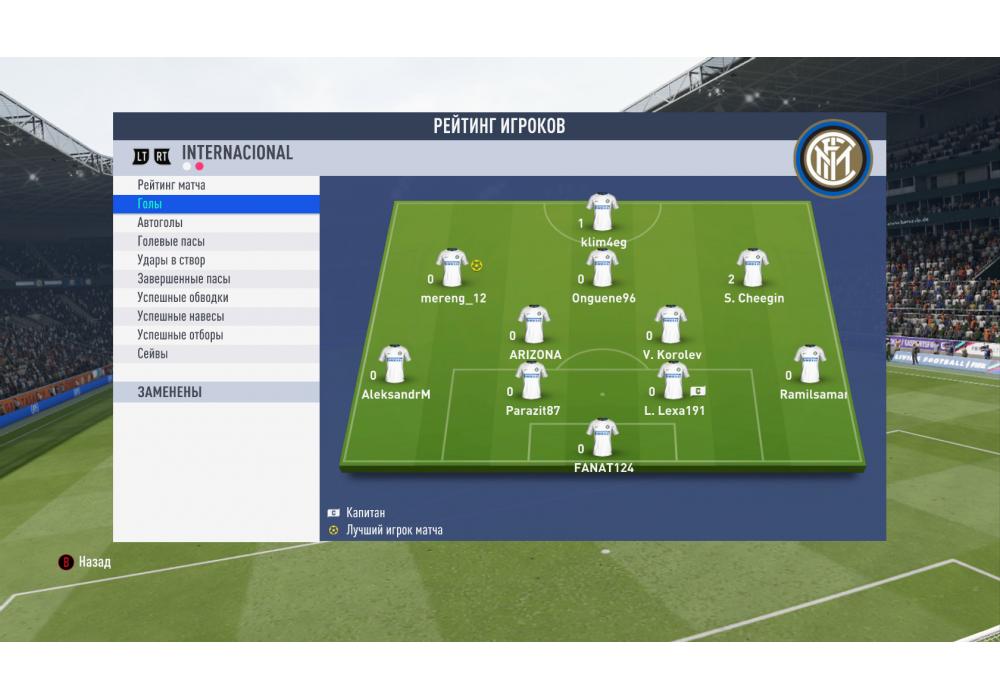Image resolution: width=1000 pixels, height=700 pixels.
Task: Select left back AleksandrM
Action: click(x=395, y=365)
